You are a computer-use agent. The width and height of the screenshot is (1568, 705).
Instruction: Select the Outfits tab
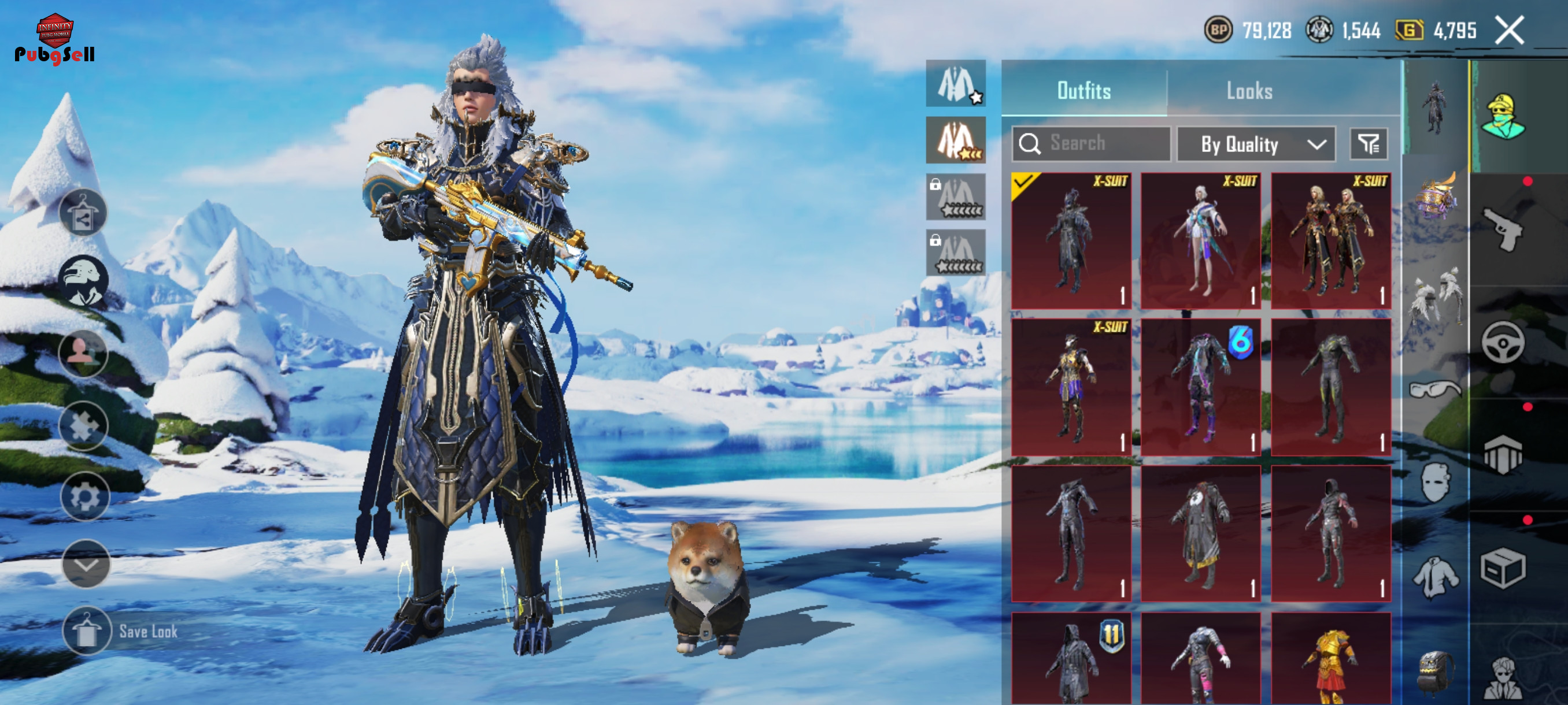tap(1083, 91)
